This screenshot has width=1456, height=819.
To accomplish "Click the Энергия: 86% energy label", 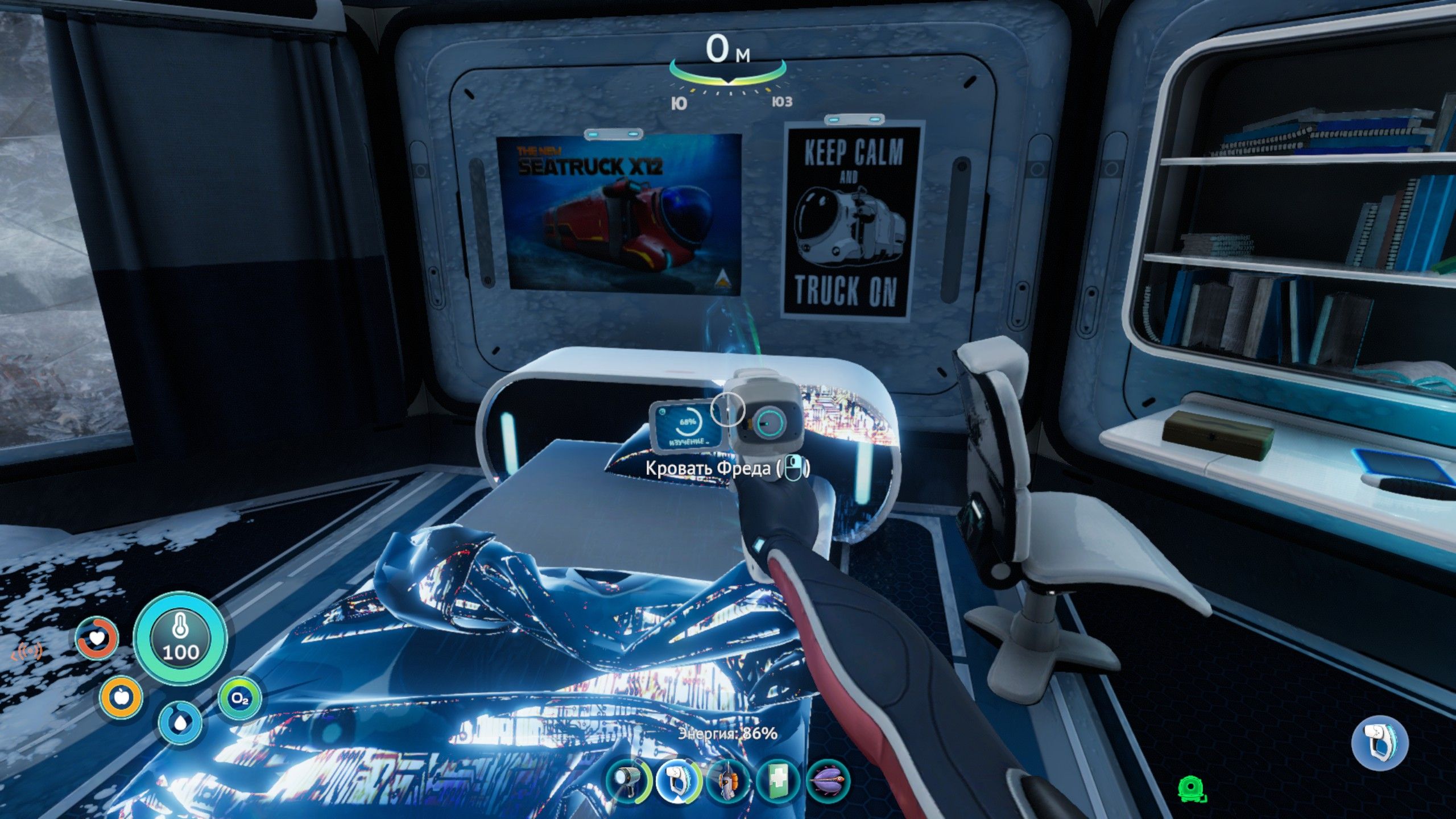I will (729, 734).
